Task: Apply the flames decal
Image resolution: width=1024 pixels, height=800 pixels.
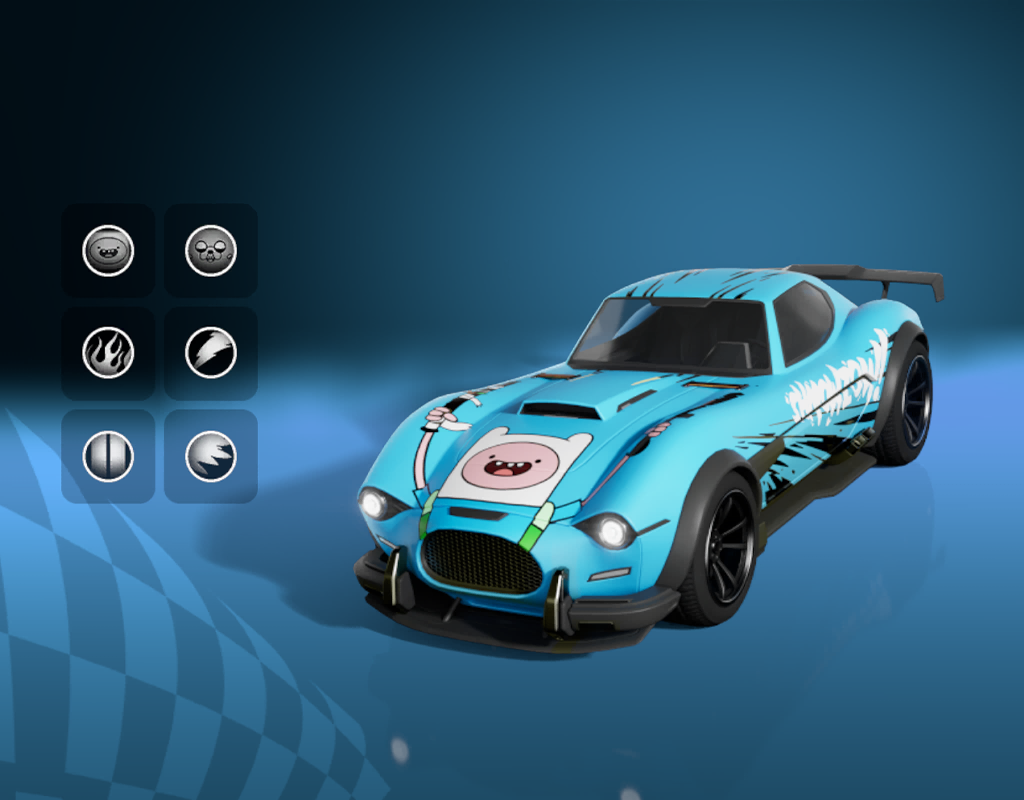Action: point(108,353)
